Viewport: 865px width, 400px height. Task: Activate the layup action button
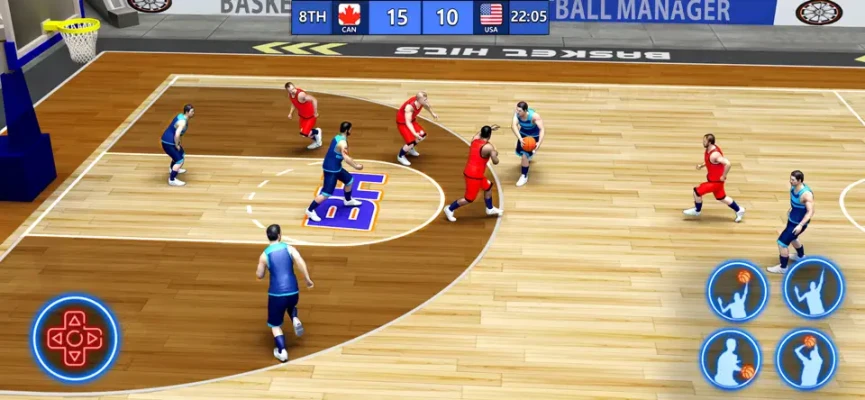737,291
